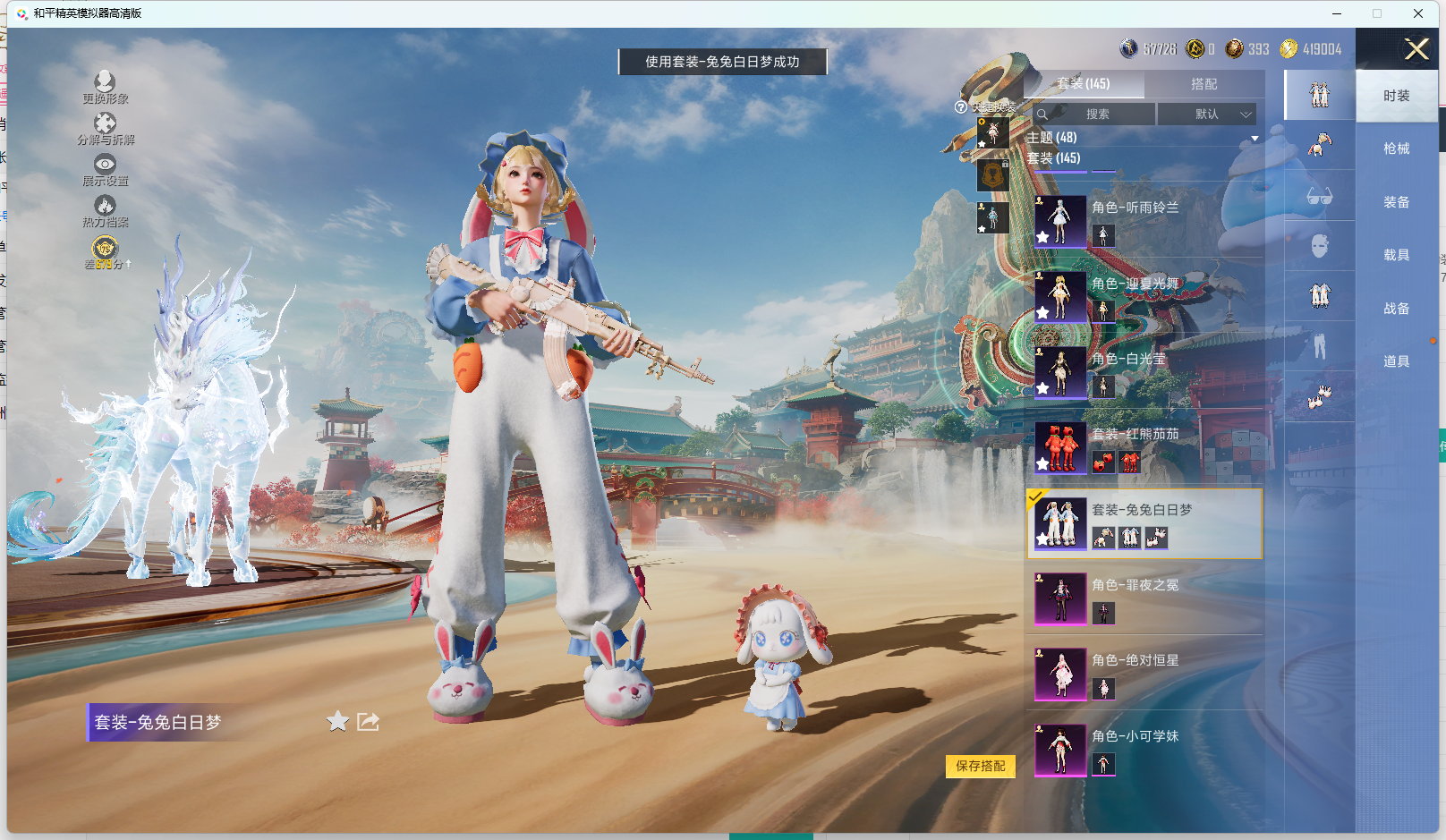This screenshot has width=1446, height=840.
Task: Choose the 角色-听雨铃兰 outfit
Action: [1145, 220]
